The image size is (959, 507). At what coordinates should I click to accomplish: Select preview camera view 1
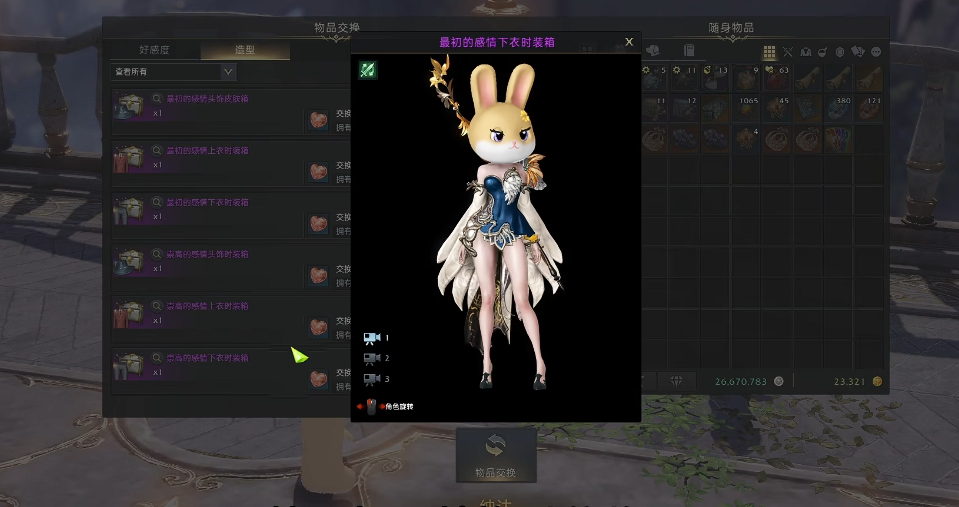click(x=373, y=338)
